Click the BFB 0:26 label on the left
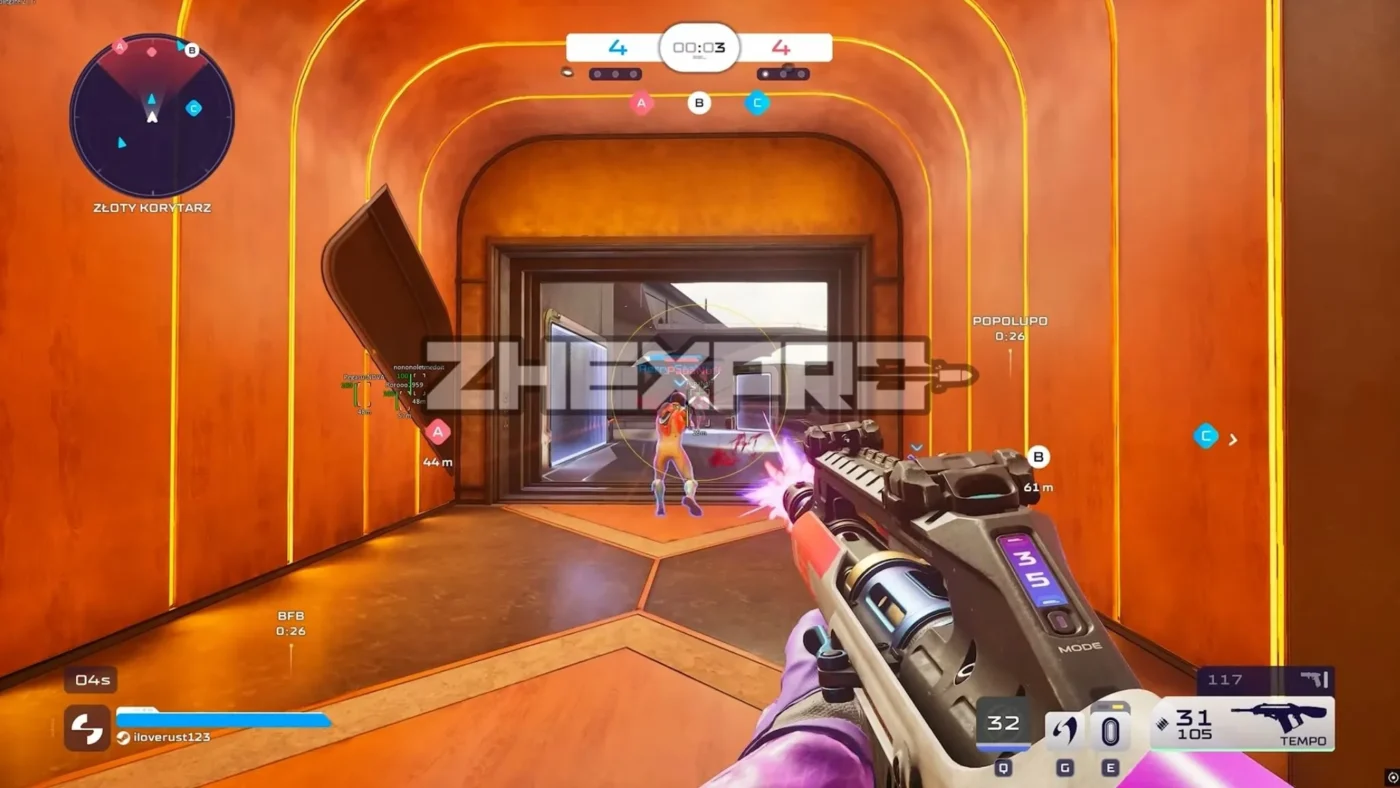 tap(290, 623)
